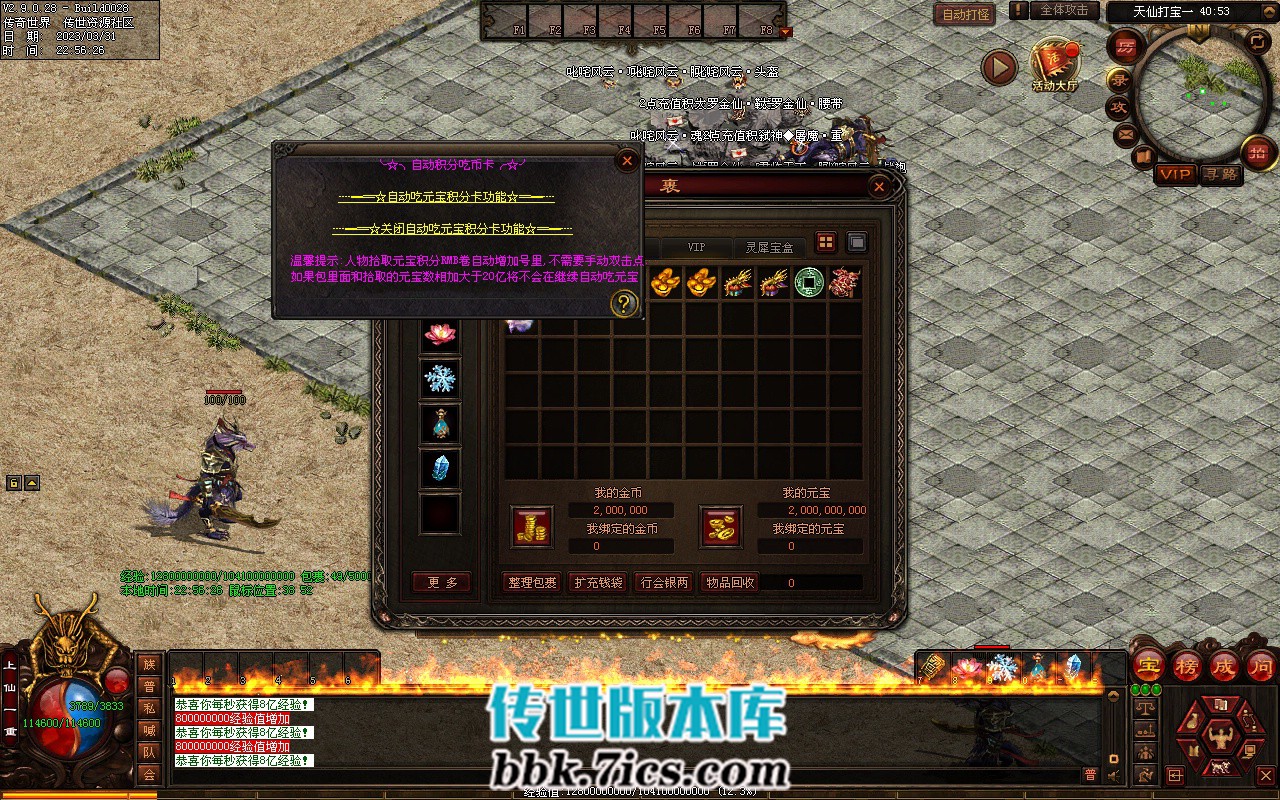Viewport: 1280px width, 800px height.
Task: Select the green coin item in bag
Action: click(809, 283)
